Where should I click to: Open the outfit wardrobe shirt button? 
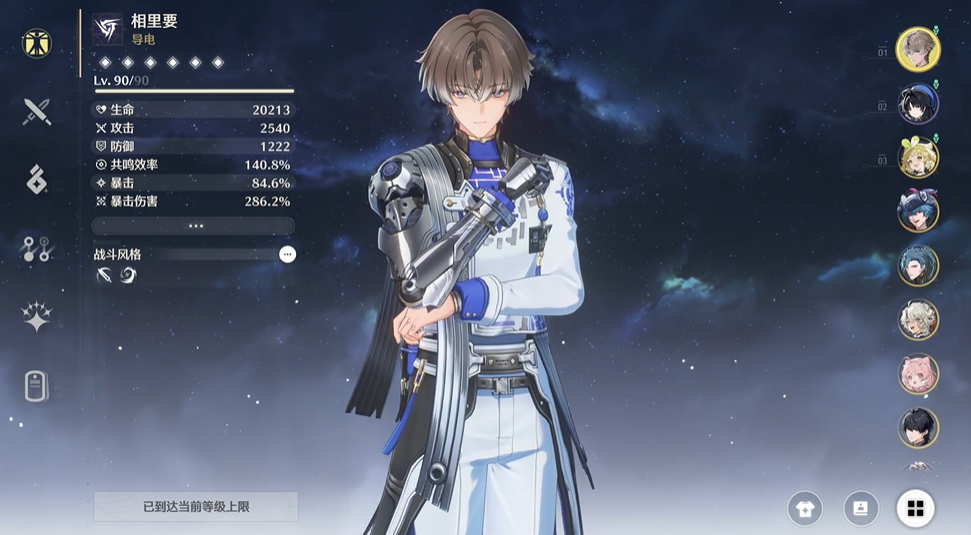[804, 508]
